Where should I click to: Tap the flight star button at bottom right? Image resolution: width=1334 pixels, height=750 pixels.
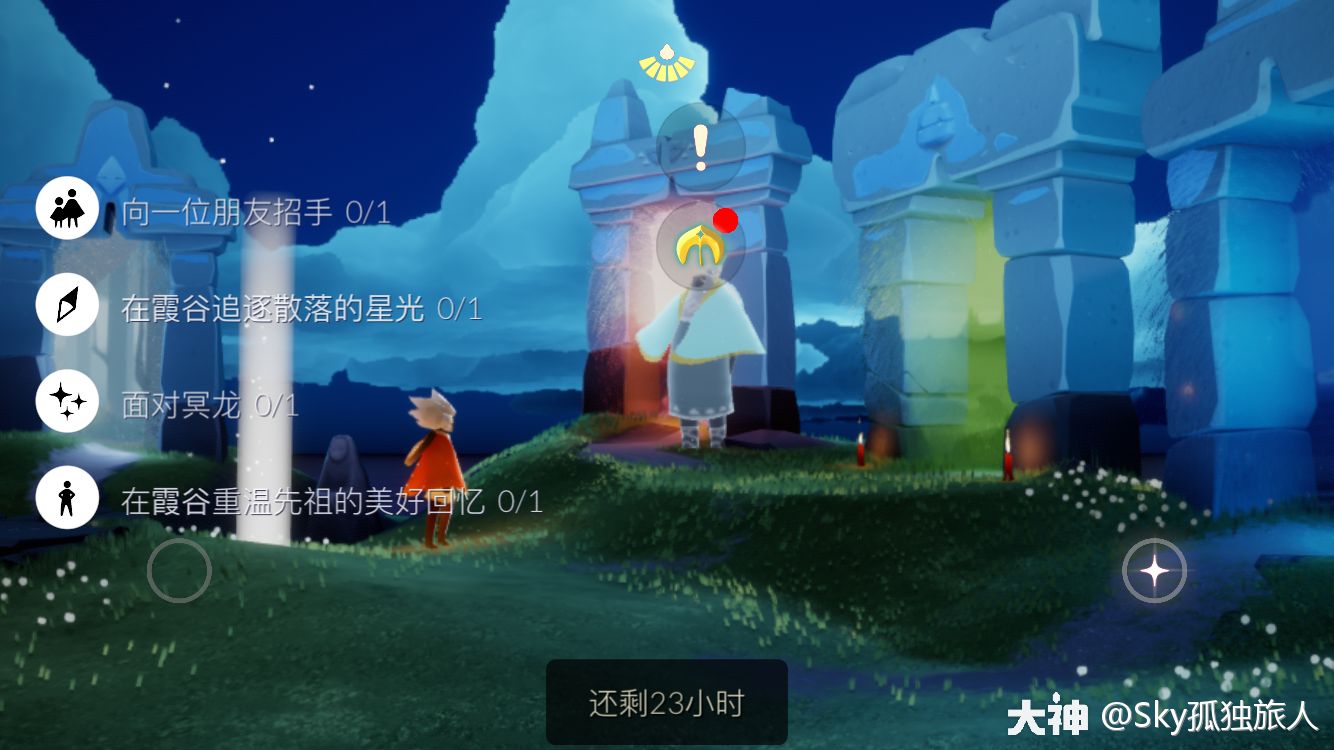pyautogui.click(x=1155, y=570)
